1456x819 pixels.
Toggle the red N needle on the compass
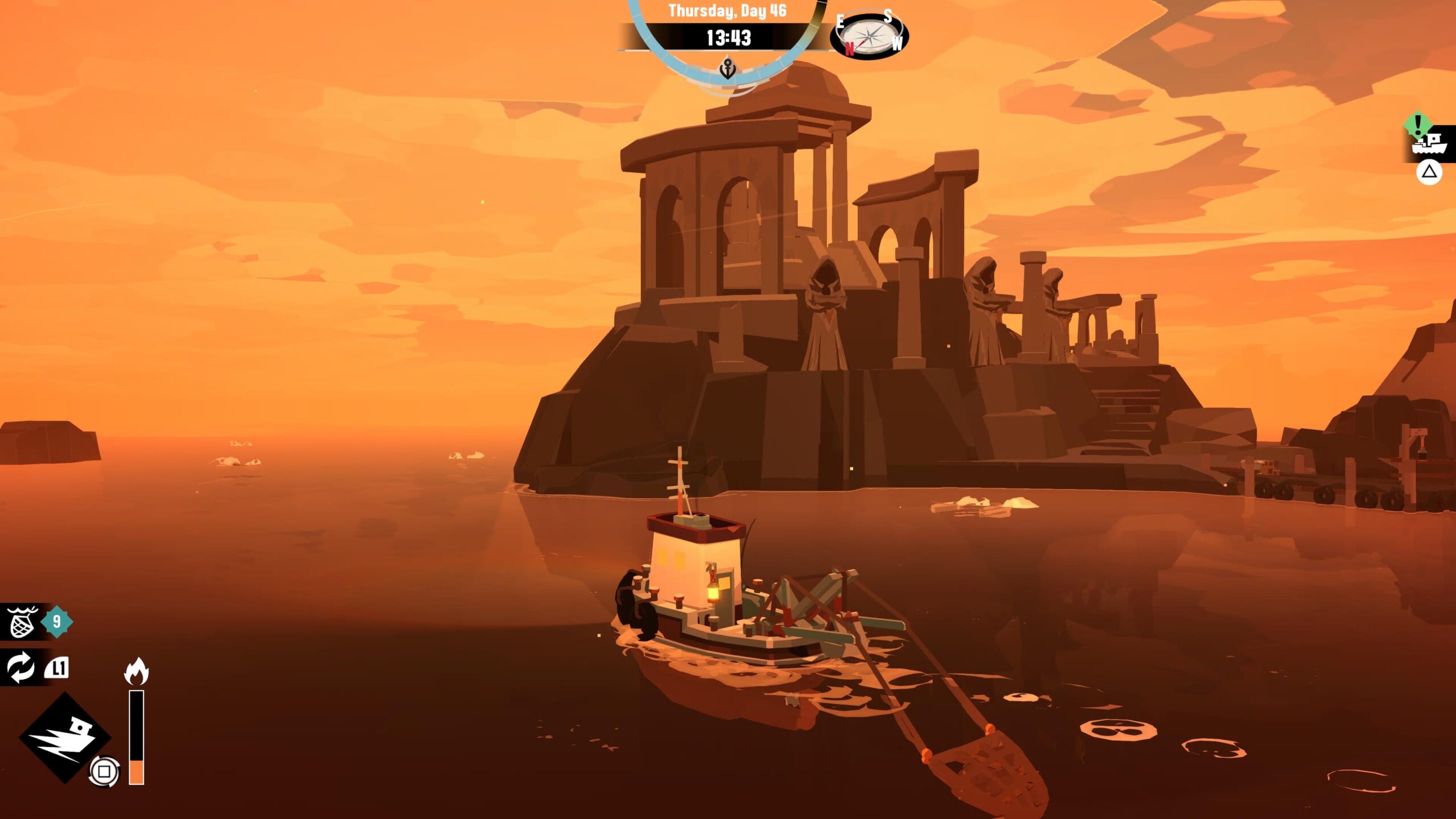pyautogui.click(x=849, y=47)
